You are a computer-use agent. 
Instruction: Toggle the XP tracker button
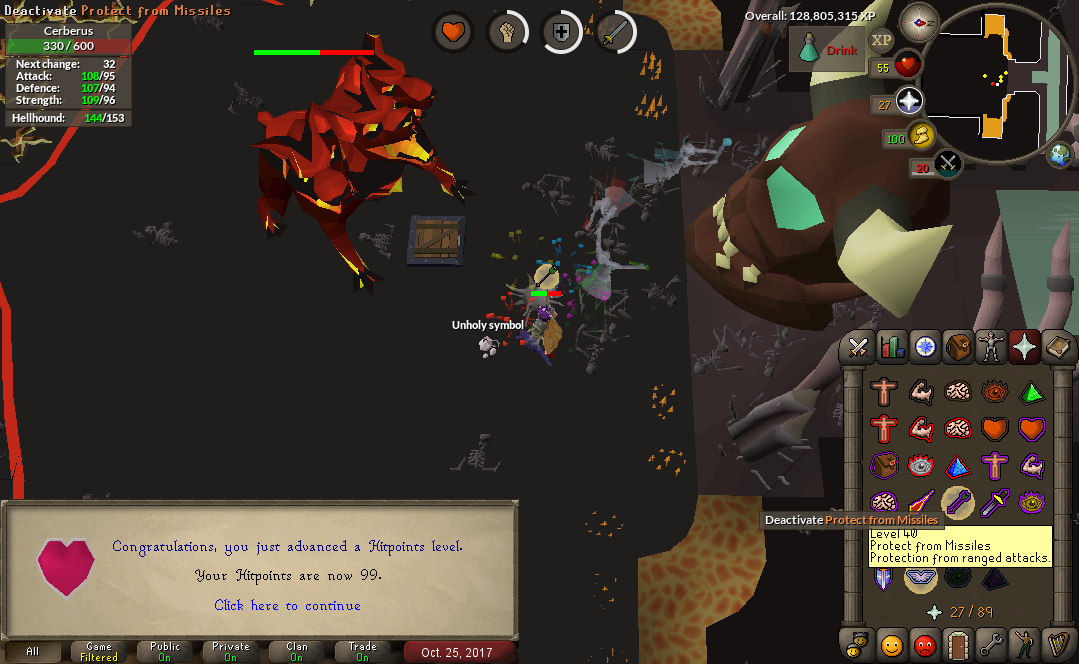tap(881, 40)
